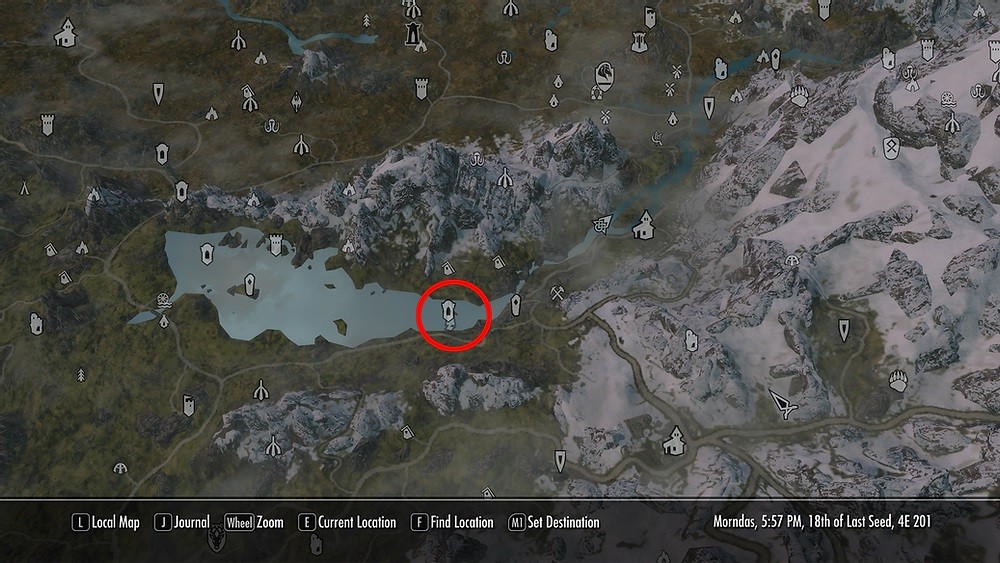This screenshot has height=563, width=1000.
Task: Click the house marker in the top-left corner
Action: [66, 36]
